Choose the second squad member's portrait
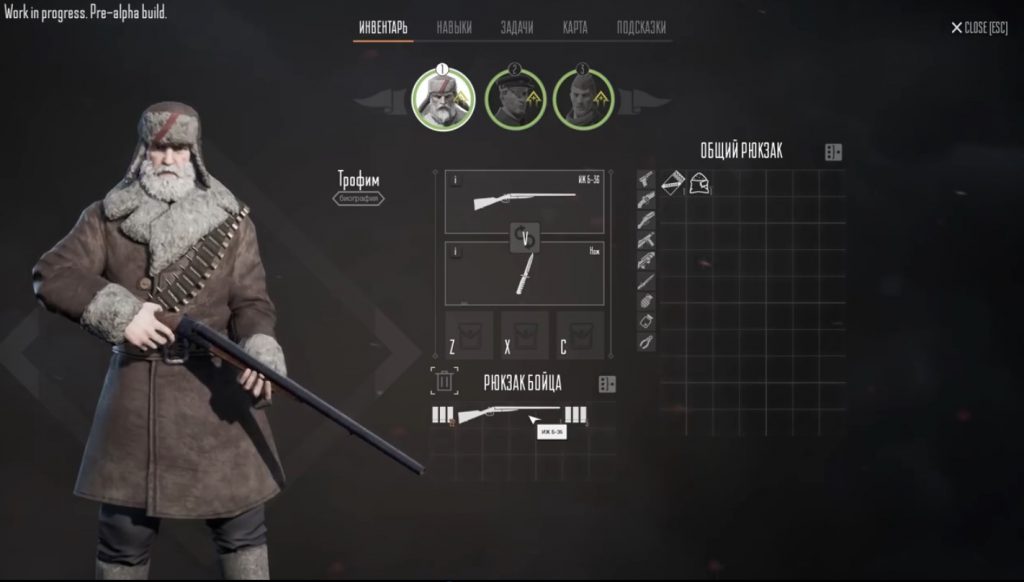Viewport: 1024px width, 582px height. (x=515, y=98)
